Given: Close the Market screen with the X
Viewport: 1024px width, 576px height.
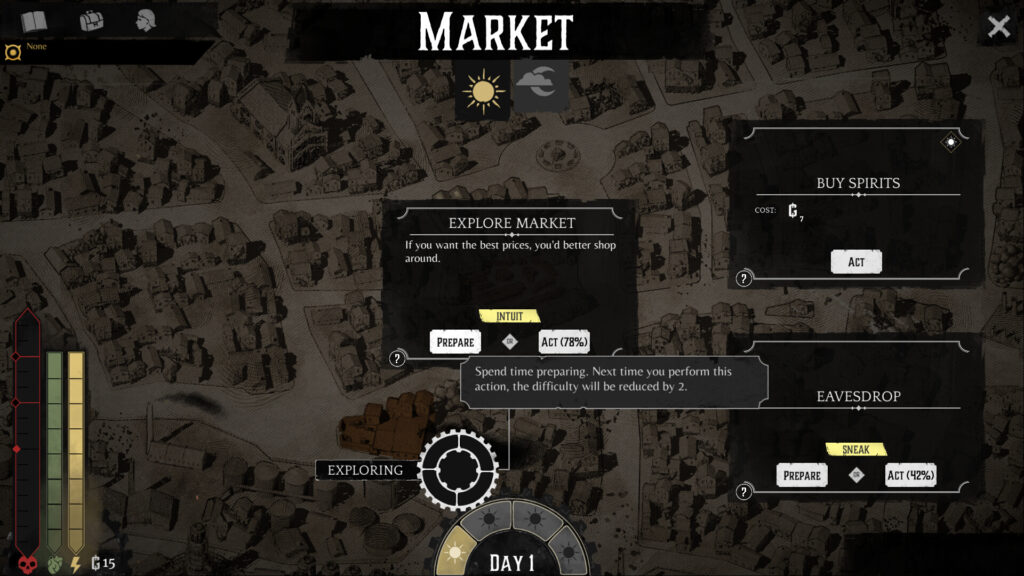Looking at the screenshot, I should click(x=998, y=27).
